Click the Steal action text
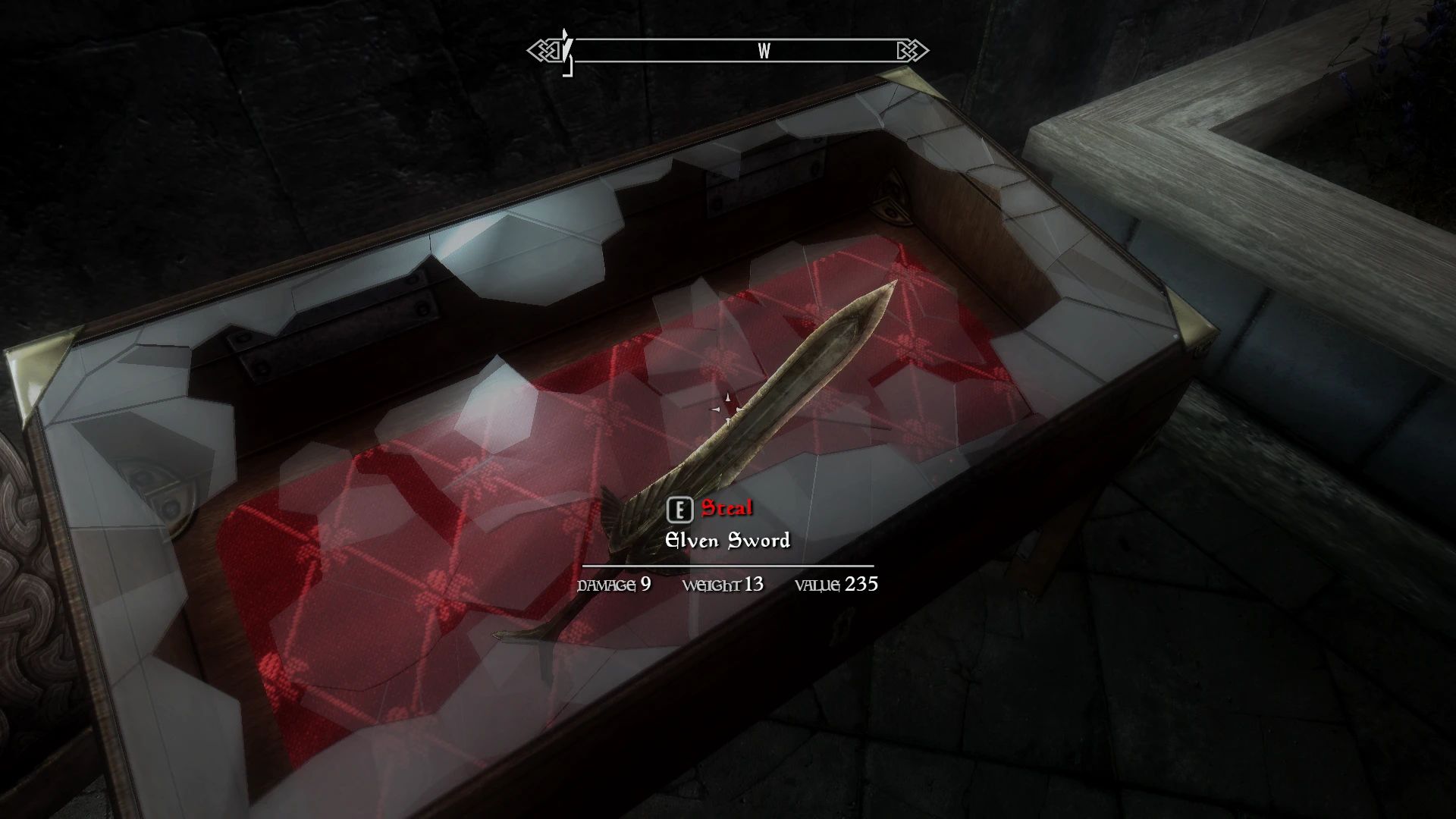Viewport: 1456px width, 819px height. (726, 510)
